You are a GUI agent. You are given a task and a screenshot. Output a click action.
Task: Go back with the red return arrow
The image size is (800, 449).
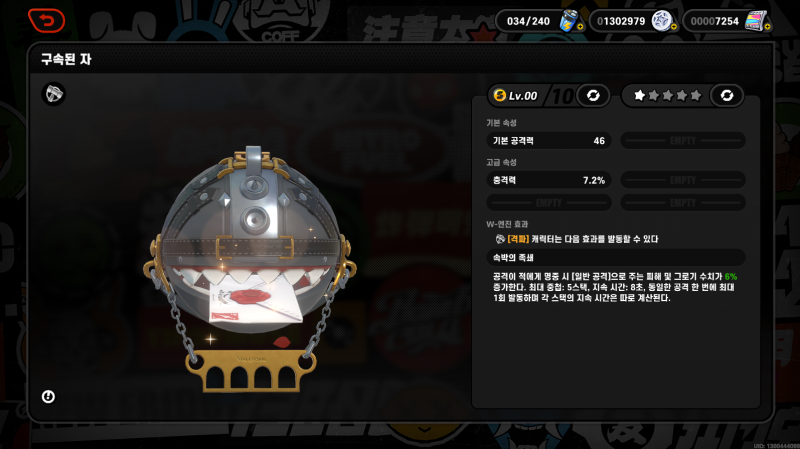pos(46,19)
